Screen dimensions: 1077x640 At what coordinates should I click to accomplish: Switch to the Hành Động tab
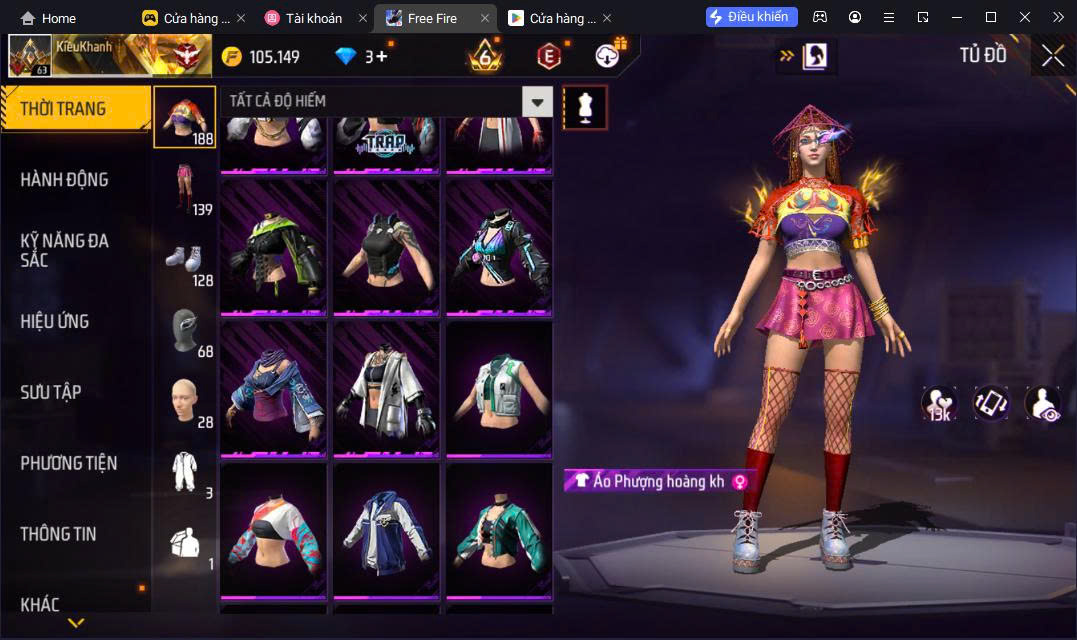point(65,180)
